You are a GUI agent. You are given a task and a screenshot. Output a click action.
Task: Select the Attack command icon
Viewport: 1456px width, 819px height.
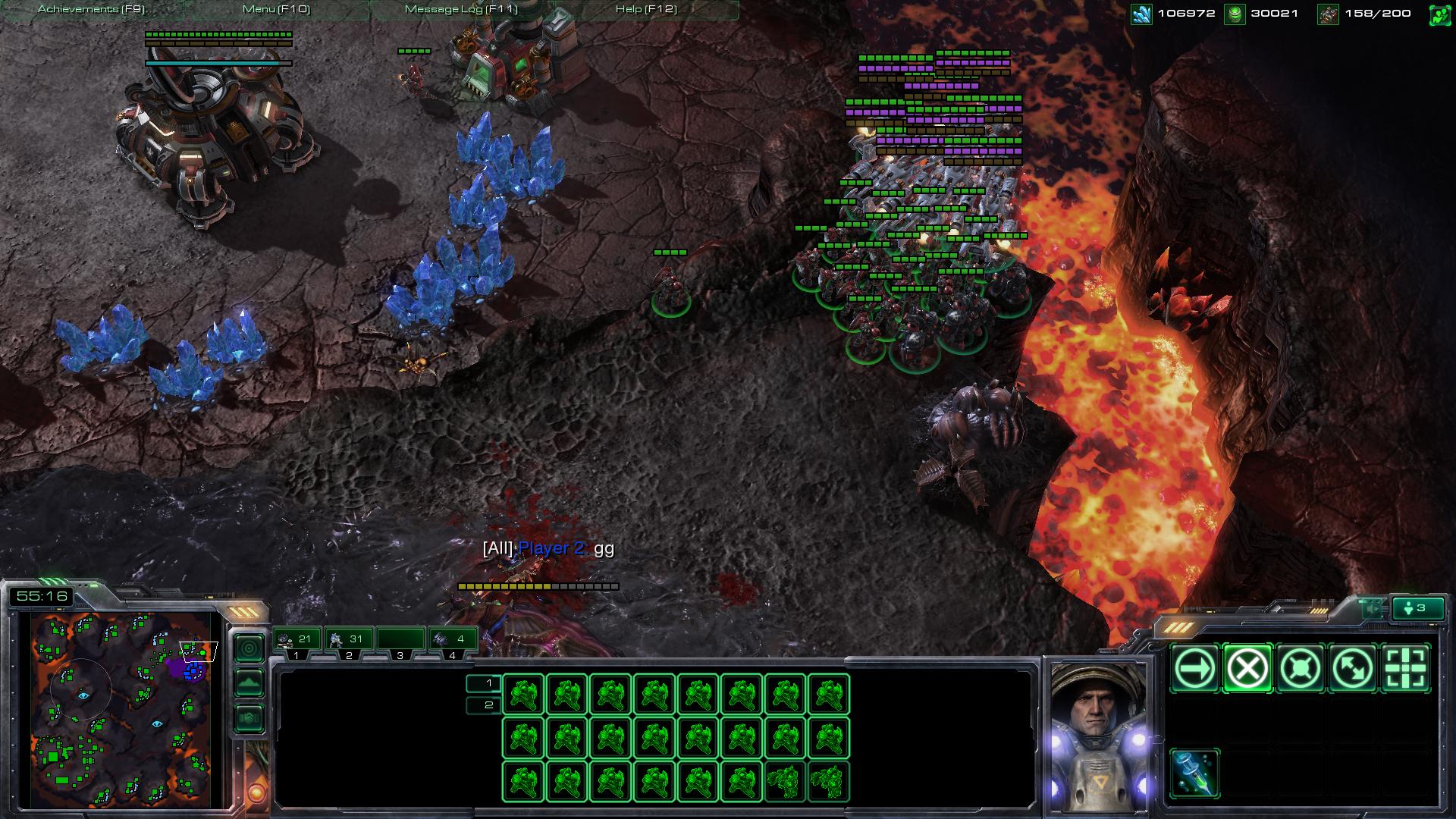click(1405, 669)
